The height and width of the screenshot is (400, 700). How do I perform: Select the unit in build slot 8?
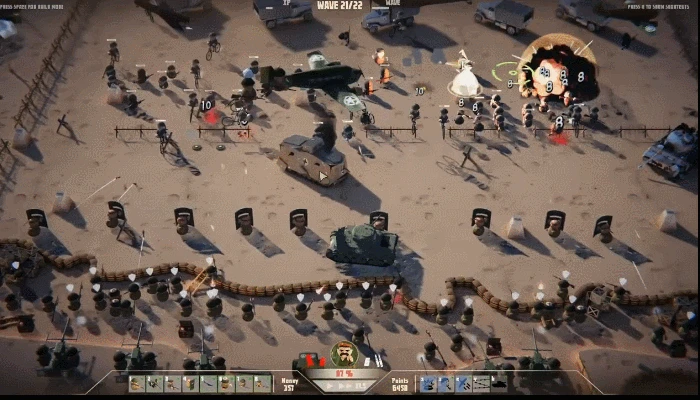pos(262,383)
